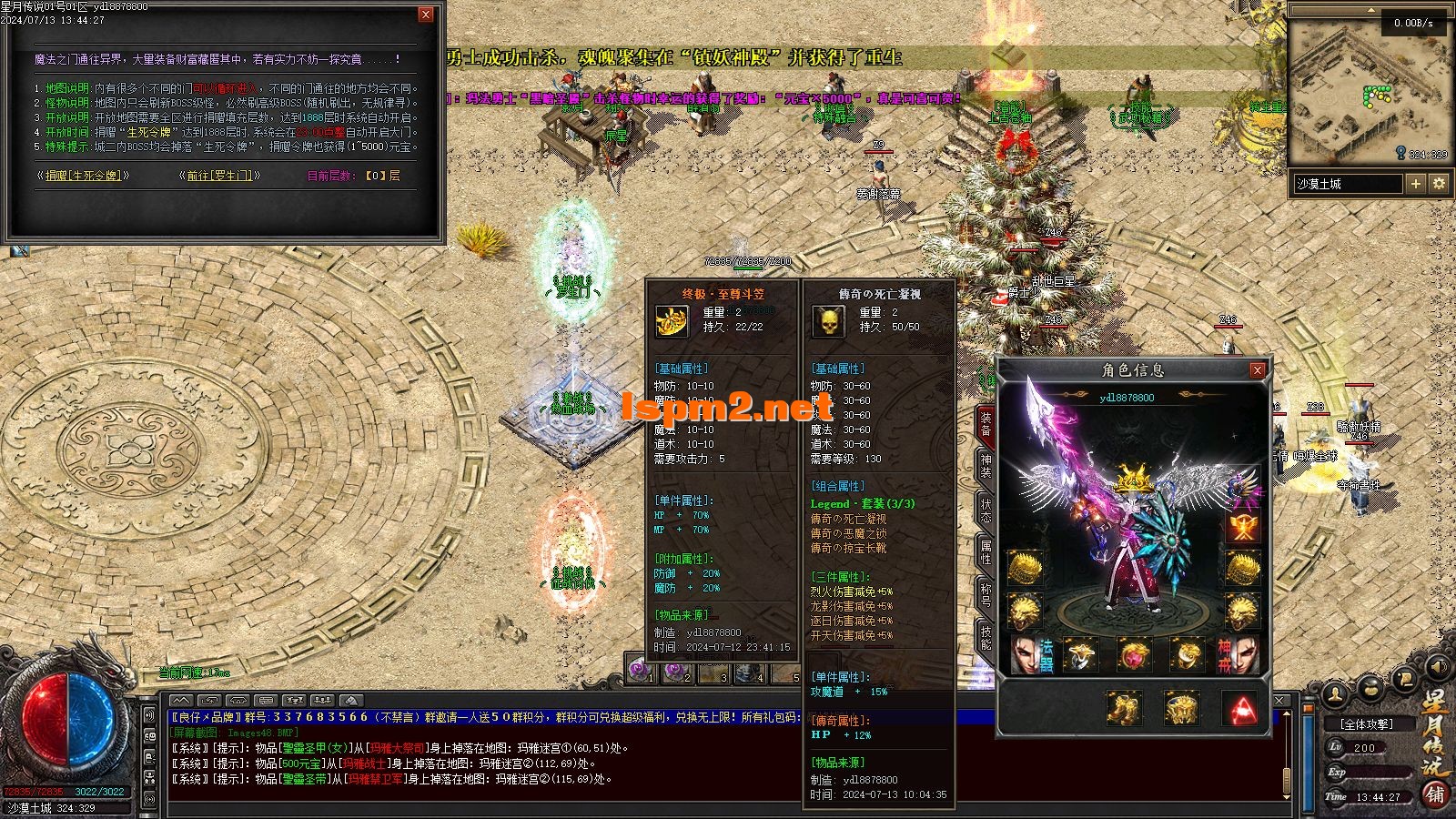Select the 称号 title tab
This screenshot has width=1456, height=819.
[x=986, y=594]
